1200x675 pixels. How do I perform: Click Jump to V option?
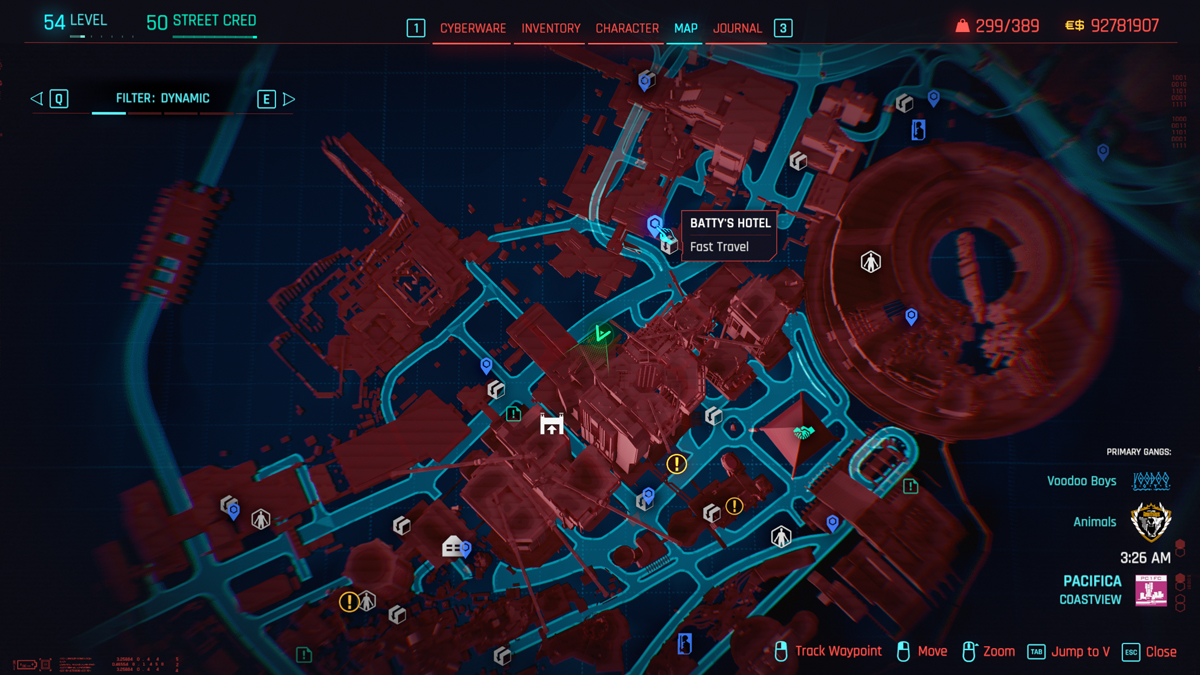tap(1069, 652)
